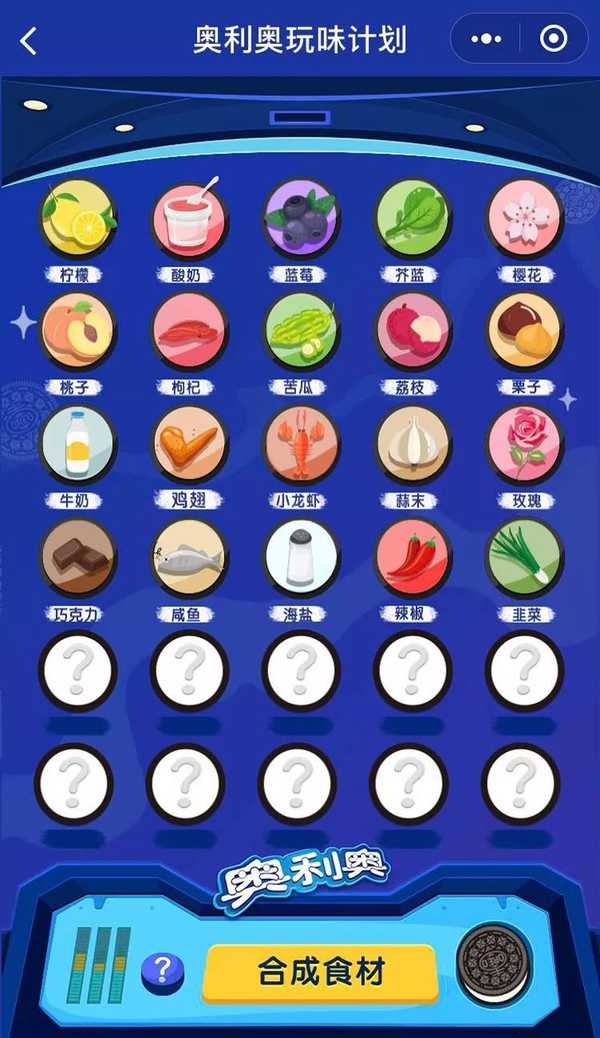600x1038 pixels.
Task: Select the lemon (柠檬) ingredient
Action: click(78, 218)
